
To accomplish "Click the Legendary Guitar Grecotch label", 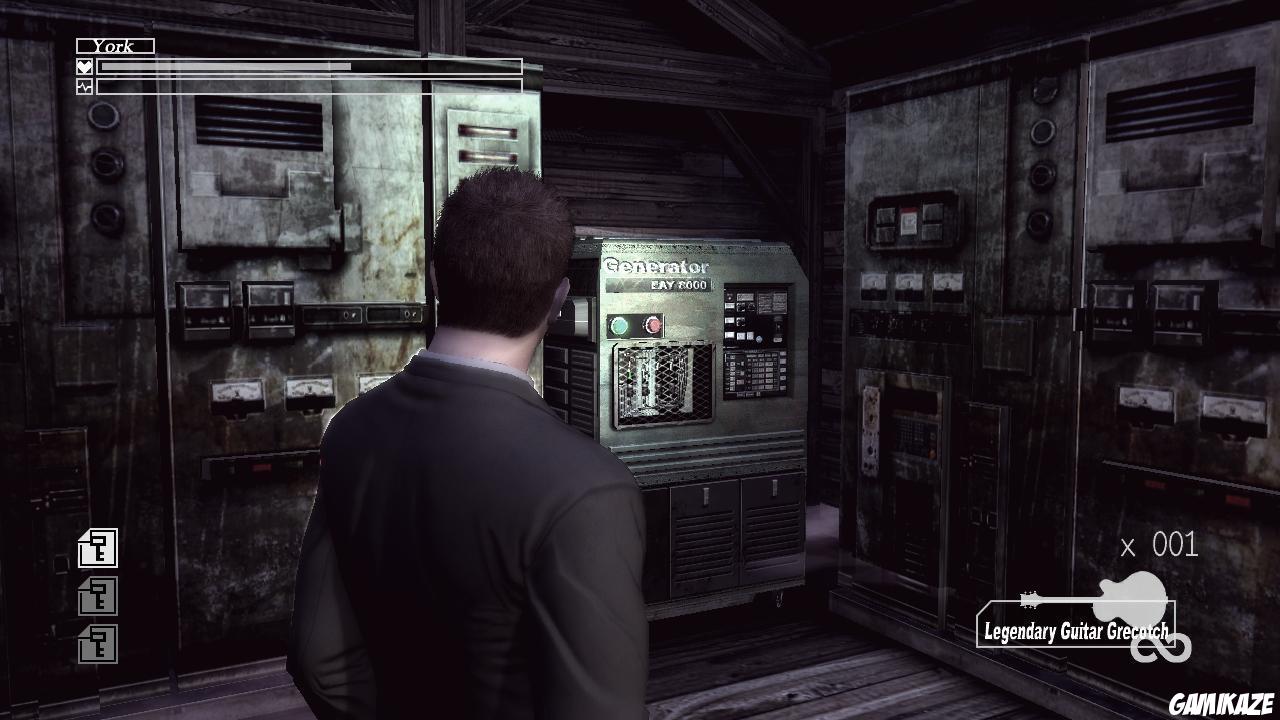I will 1077,629.
